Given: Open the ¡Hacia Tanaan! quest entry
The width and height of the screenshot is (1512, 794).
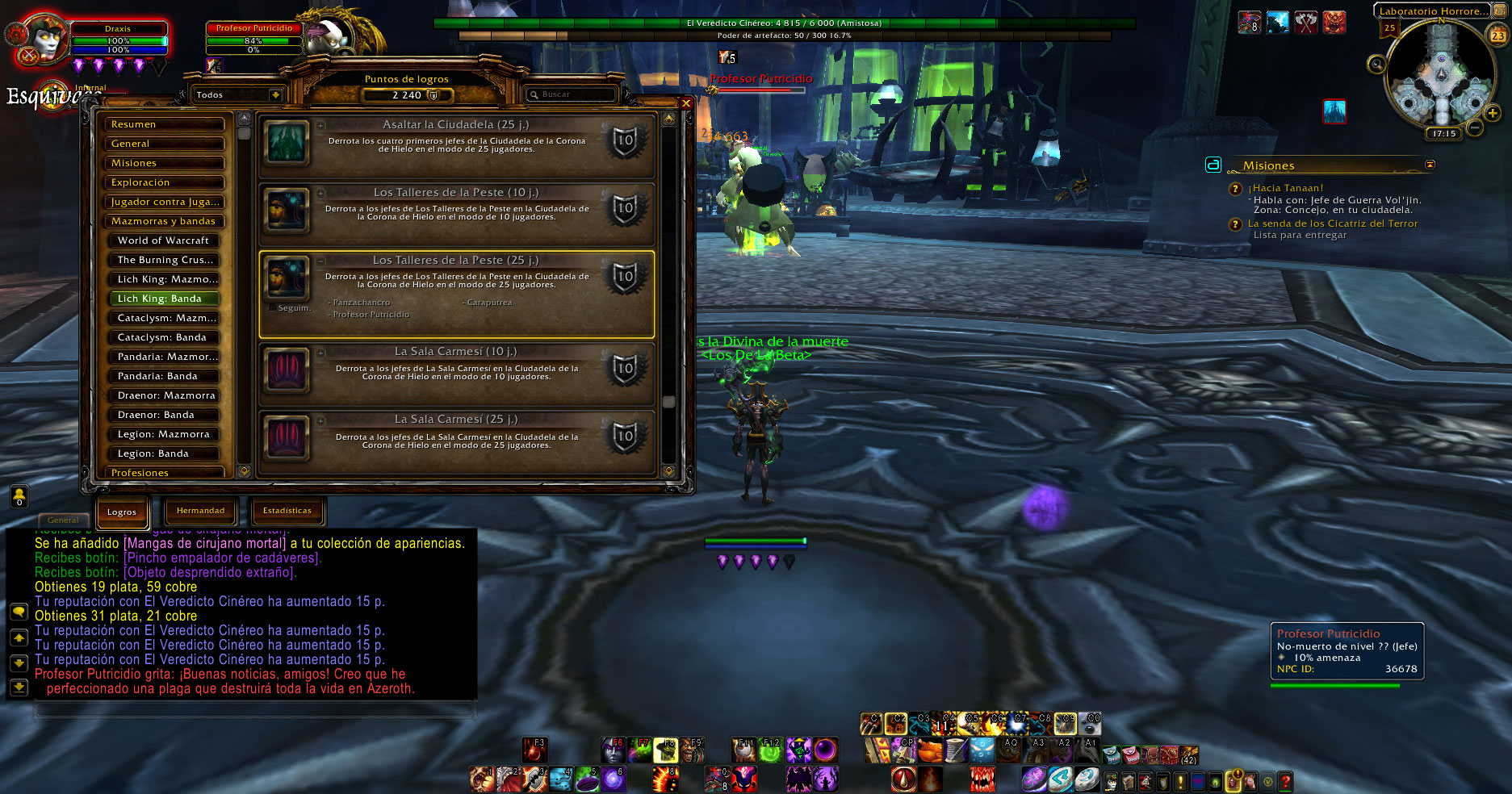Looking at the screenshot, I should click(1285, 188).
